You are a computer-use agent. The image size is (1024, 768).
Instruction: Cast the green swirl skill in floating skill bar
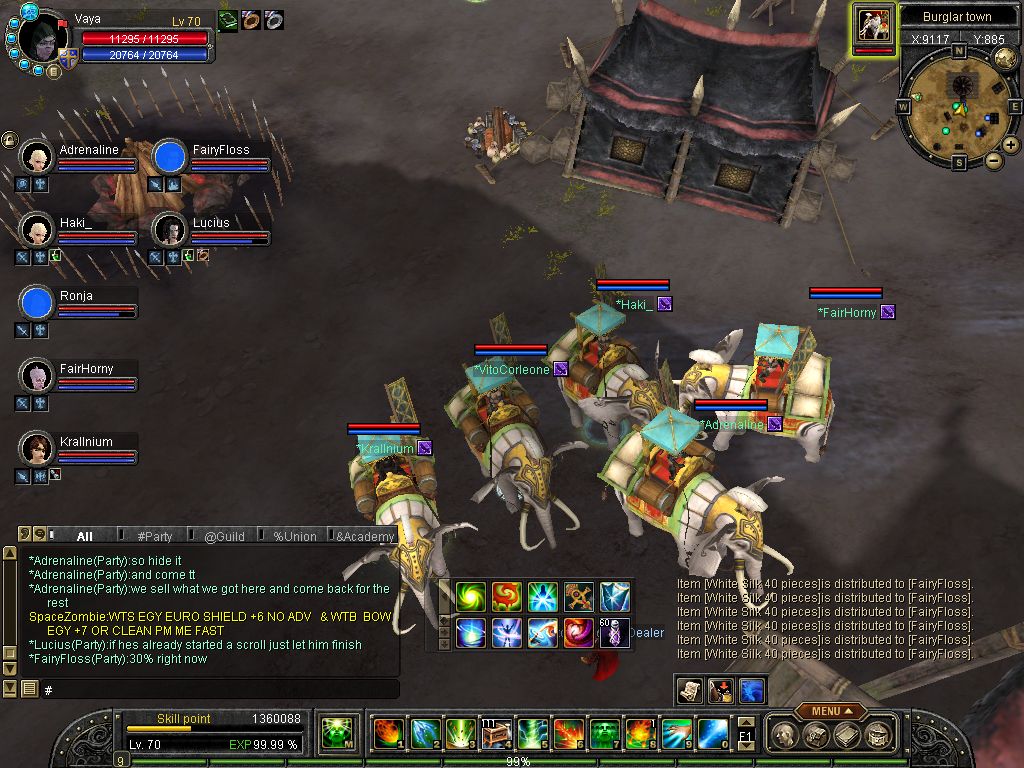pyautogui.click(x=470, y=597)
